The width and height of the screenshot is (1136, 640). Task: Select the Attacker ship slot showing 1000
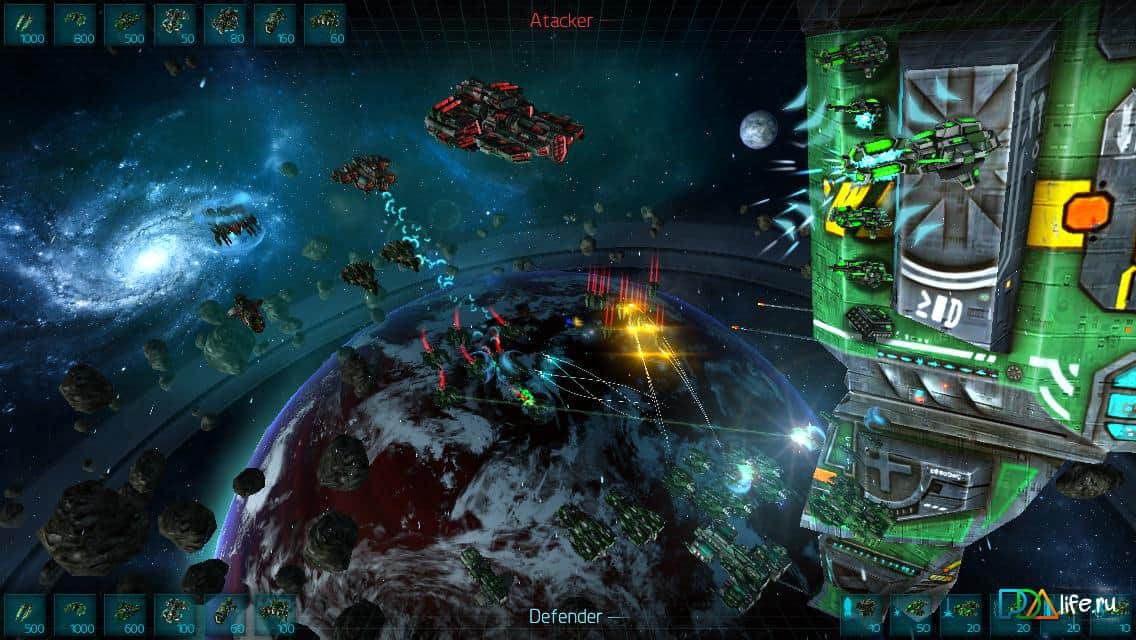tap(25, 24)
